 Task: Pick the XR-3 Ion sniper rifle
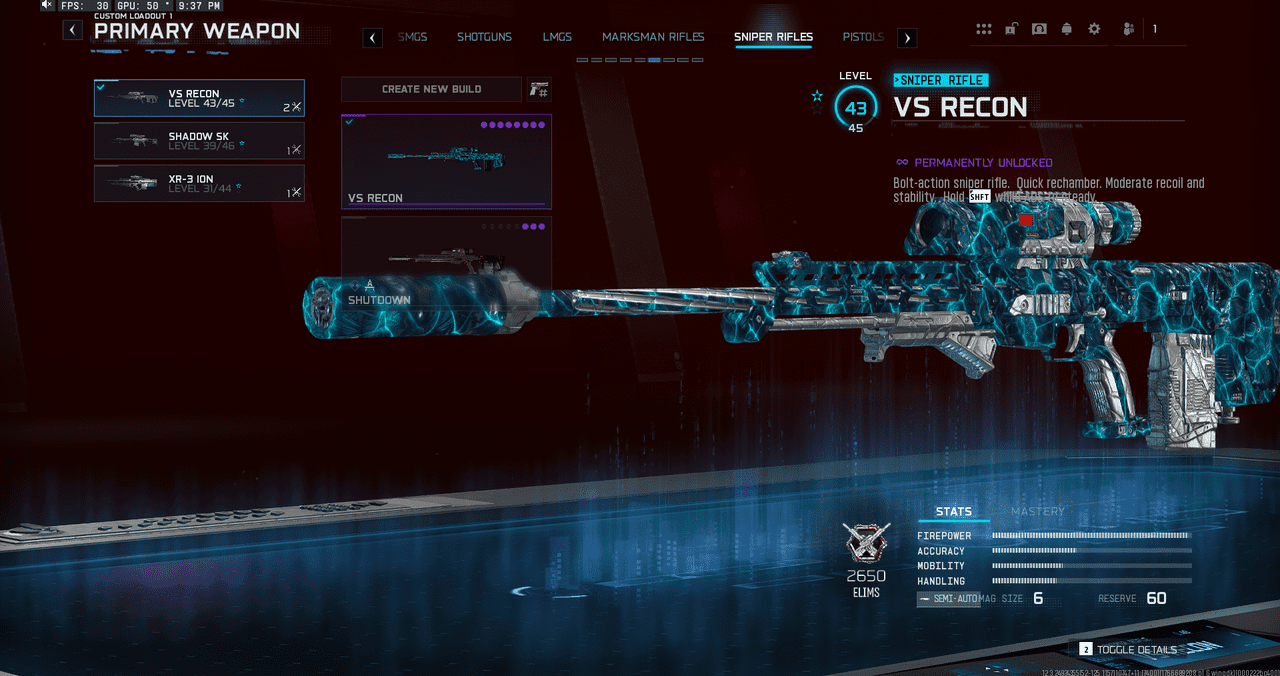(x=199, y=184)
